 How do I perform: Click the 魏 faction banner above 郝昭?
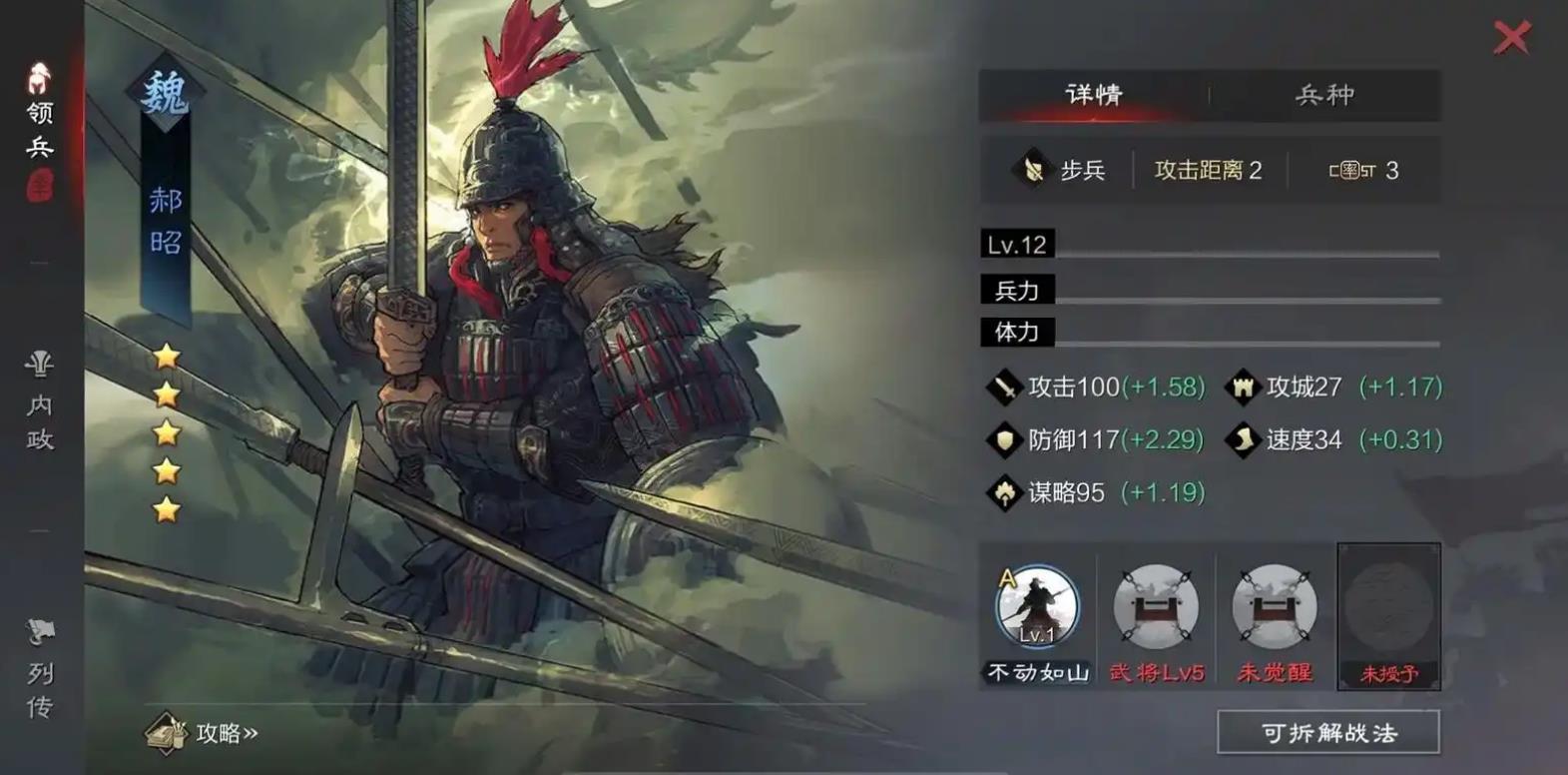coord(166,90)
